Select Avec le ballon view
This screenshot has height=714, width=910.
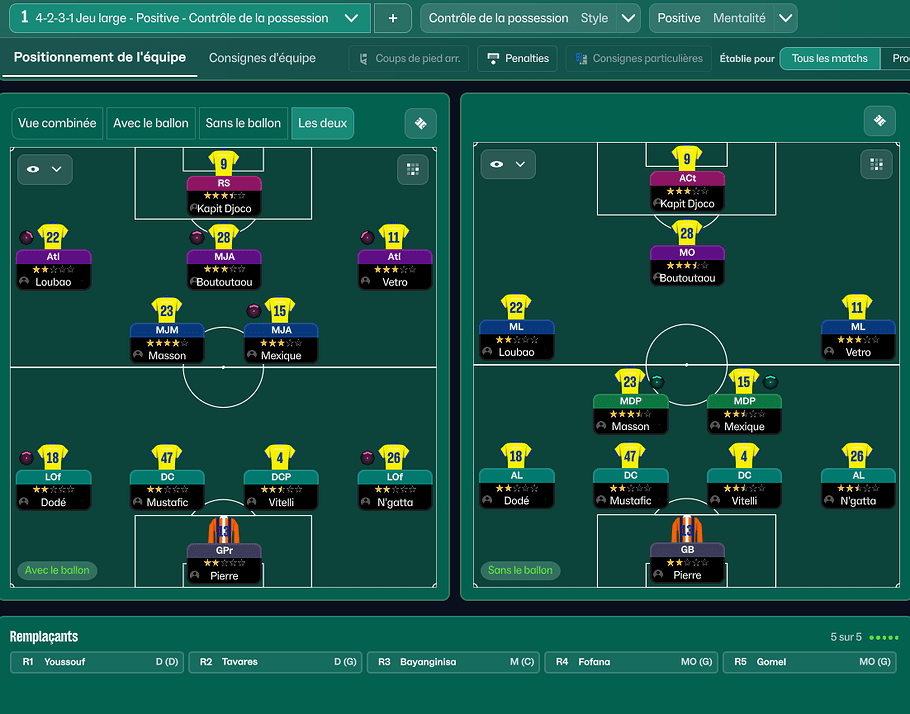(x=151, y=123)
